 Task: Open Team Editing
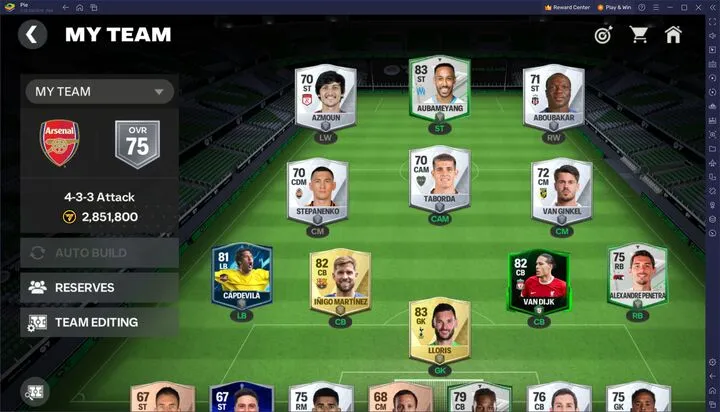click(x=99, y=322)
